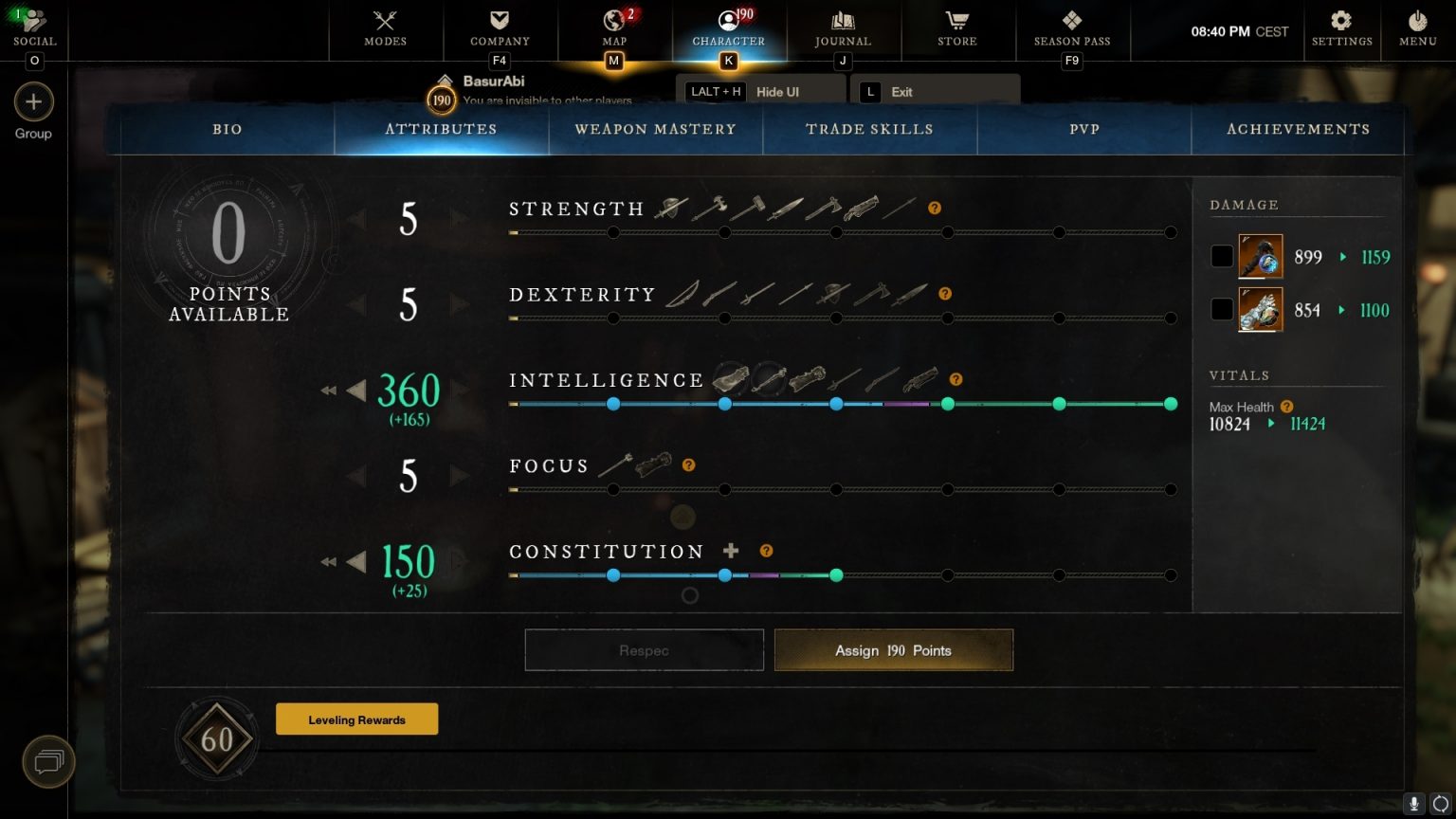Toggle the checkbox beside the 854 damage weapon
Image resolution: width=1456 pixels, height=819 pixels.
[x=1222, y=309]
